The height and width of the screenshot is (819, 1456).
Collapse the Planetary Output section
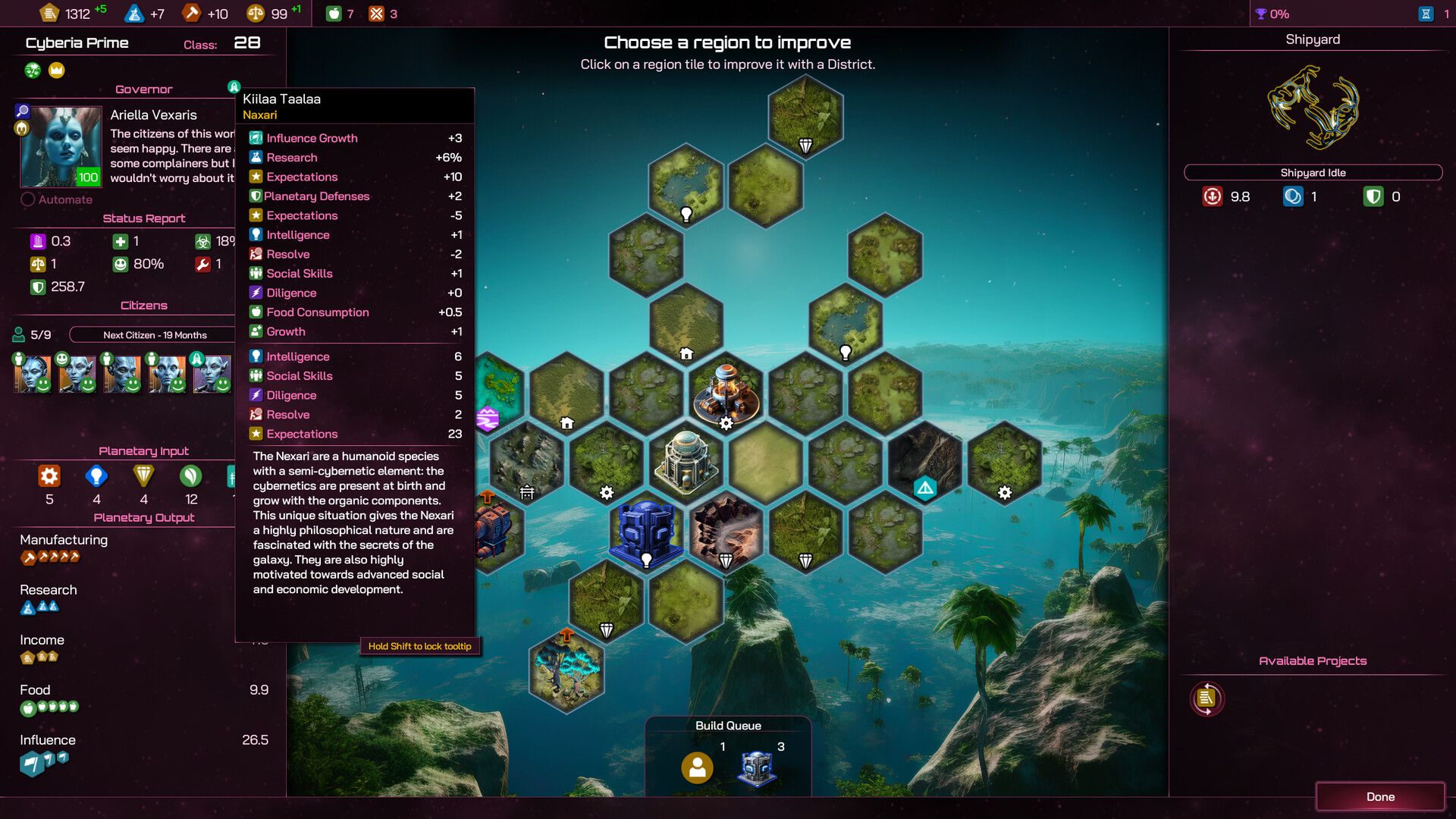[144, 517]
